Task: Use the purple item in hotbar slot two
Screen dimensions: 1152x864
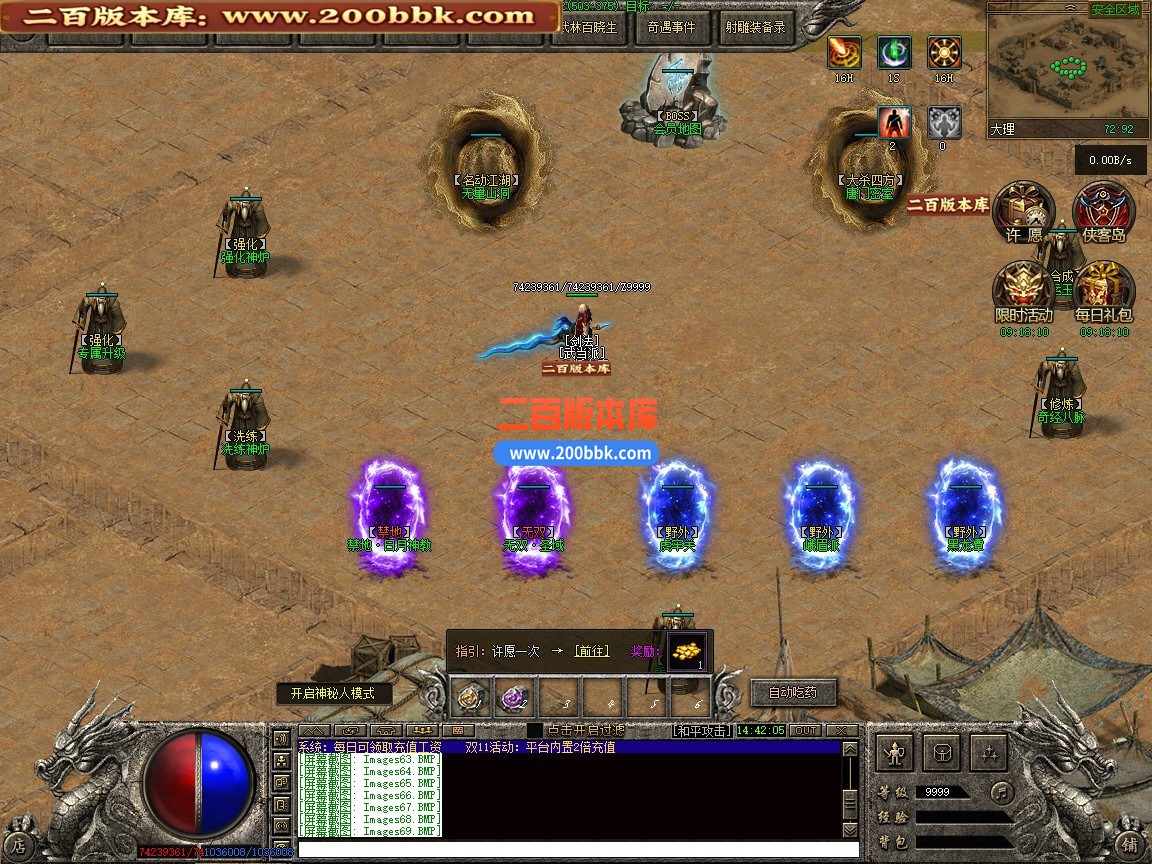Action: pos(515,697)
